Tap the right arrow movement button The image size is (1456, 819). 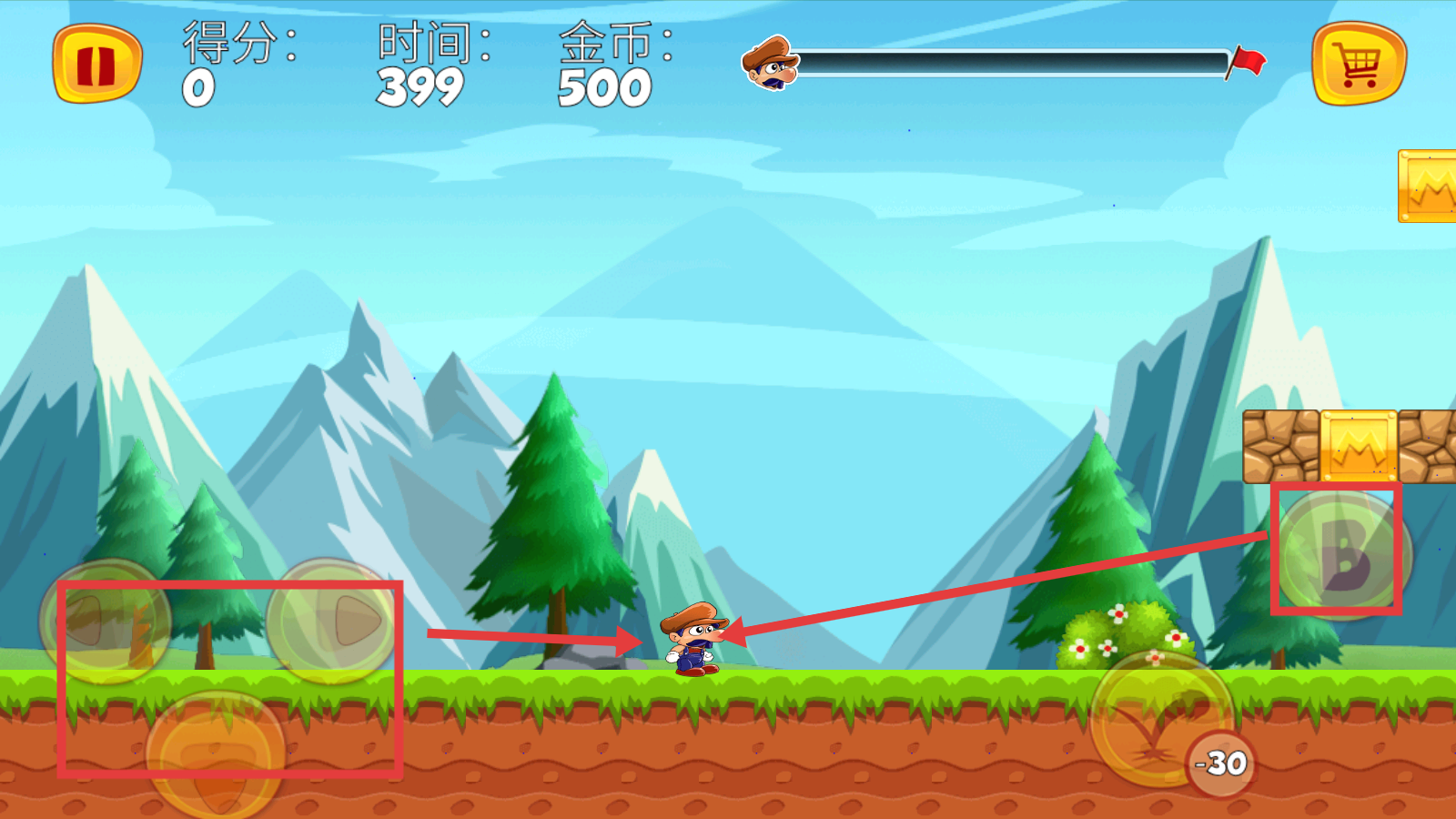click(332, 622)
